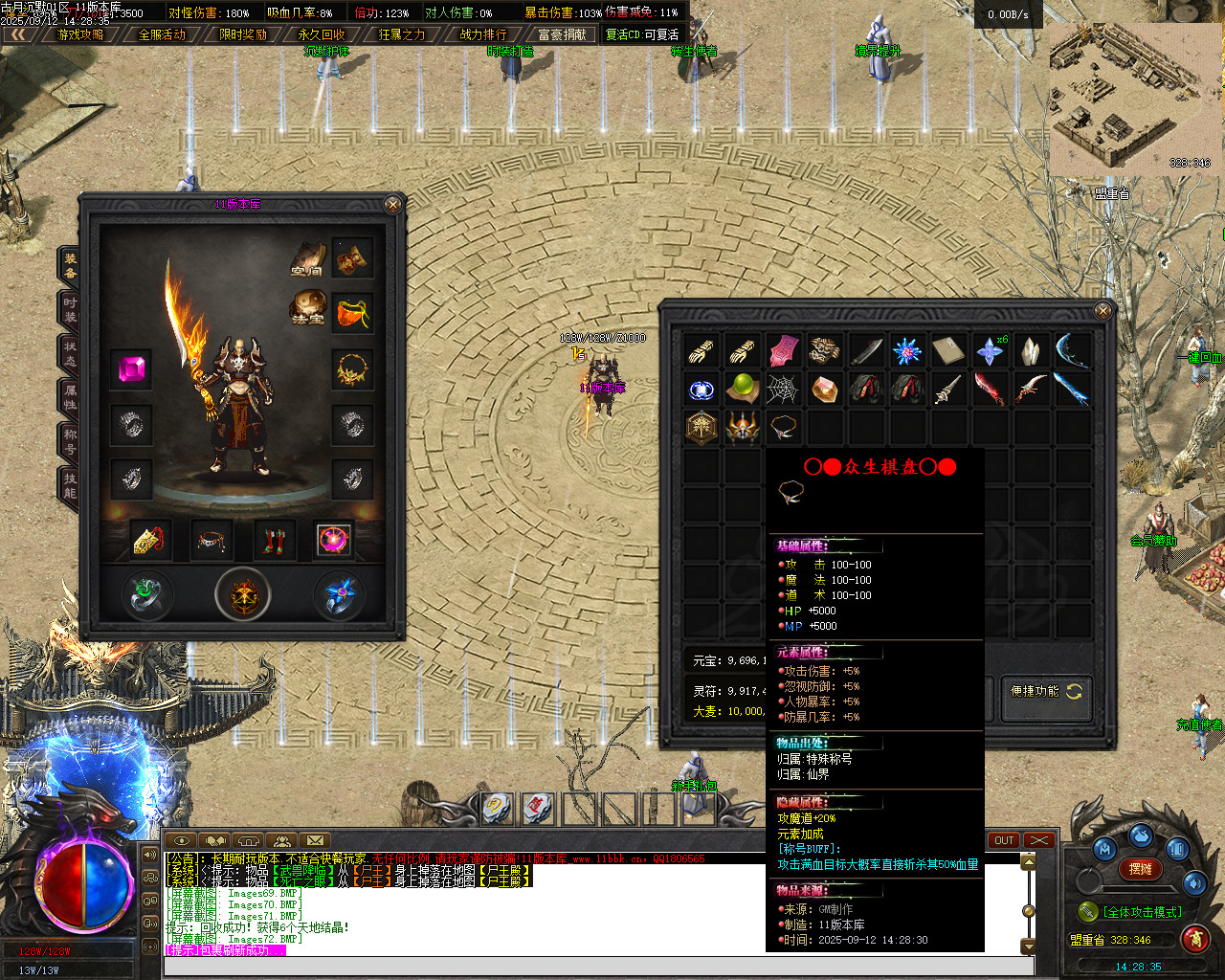
Task: Open the 摆摊 stall button
Action: 1140,869
